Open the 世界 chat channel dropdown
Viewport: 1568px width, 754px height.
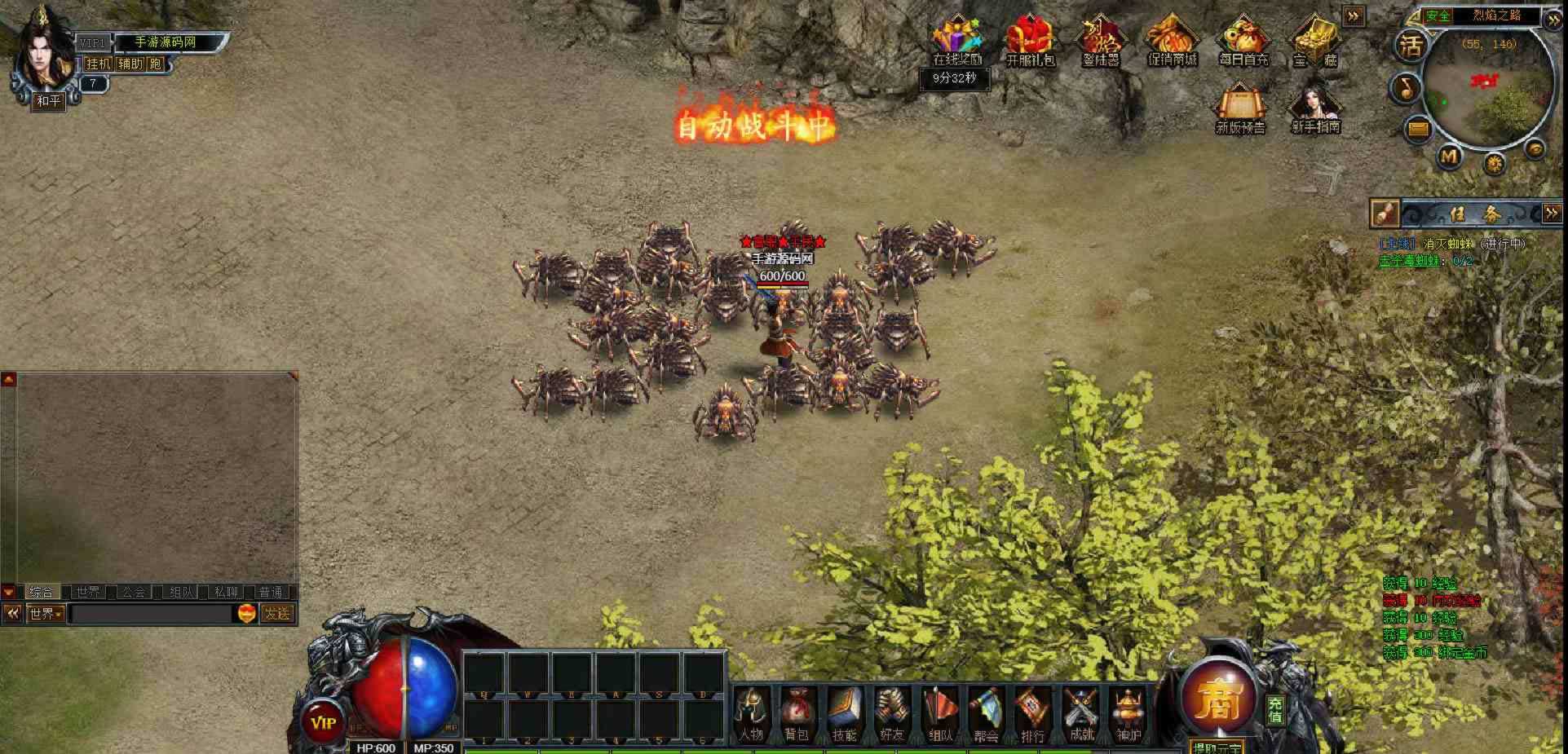coord(46,613)
